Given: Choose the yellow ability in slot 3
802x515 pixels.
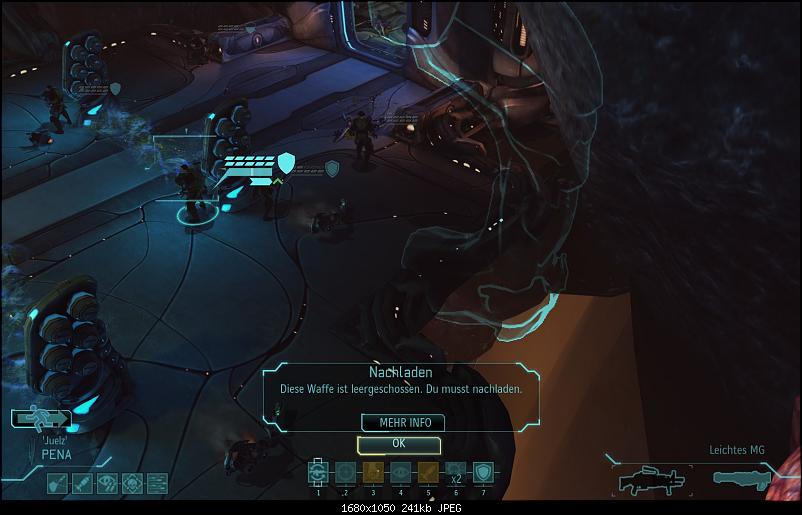Looking at the screenshot, I should [x=373, y=473].
